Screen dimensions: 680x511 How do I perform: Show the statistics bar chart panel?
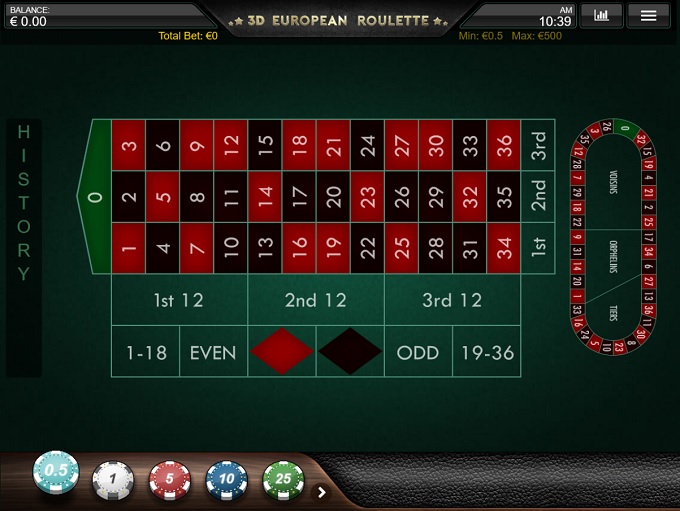(601, 15)
